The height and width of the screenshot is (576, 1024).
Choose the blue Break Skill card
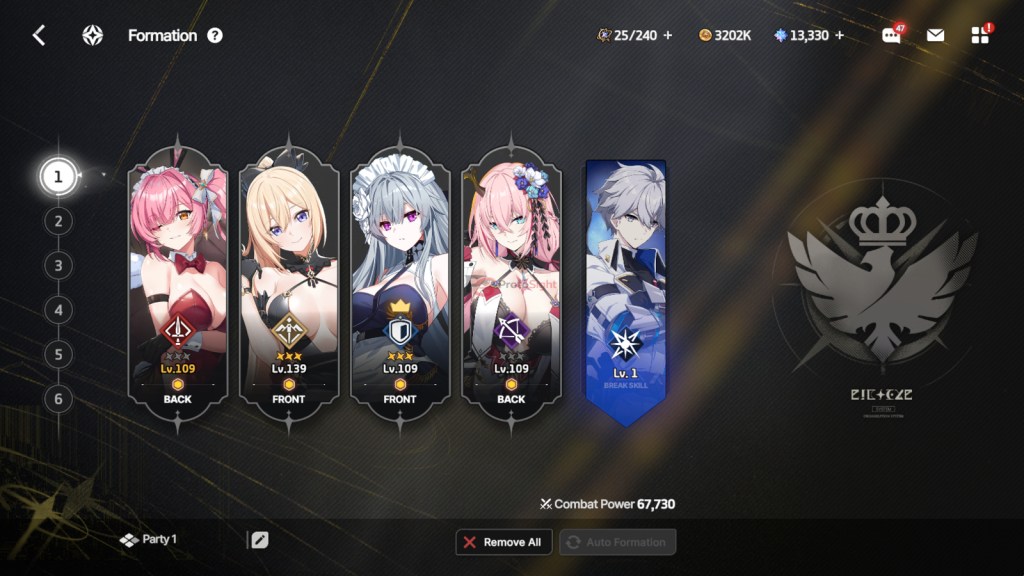point(626,290)
